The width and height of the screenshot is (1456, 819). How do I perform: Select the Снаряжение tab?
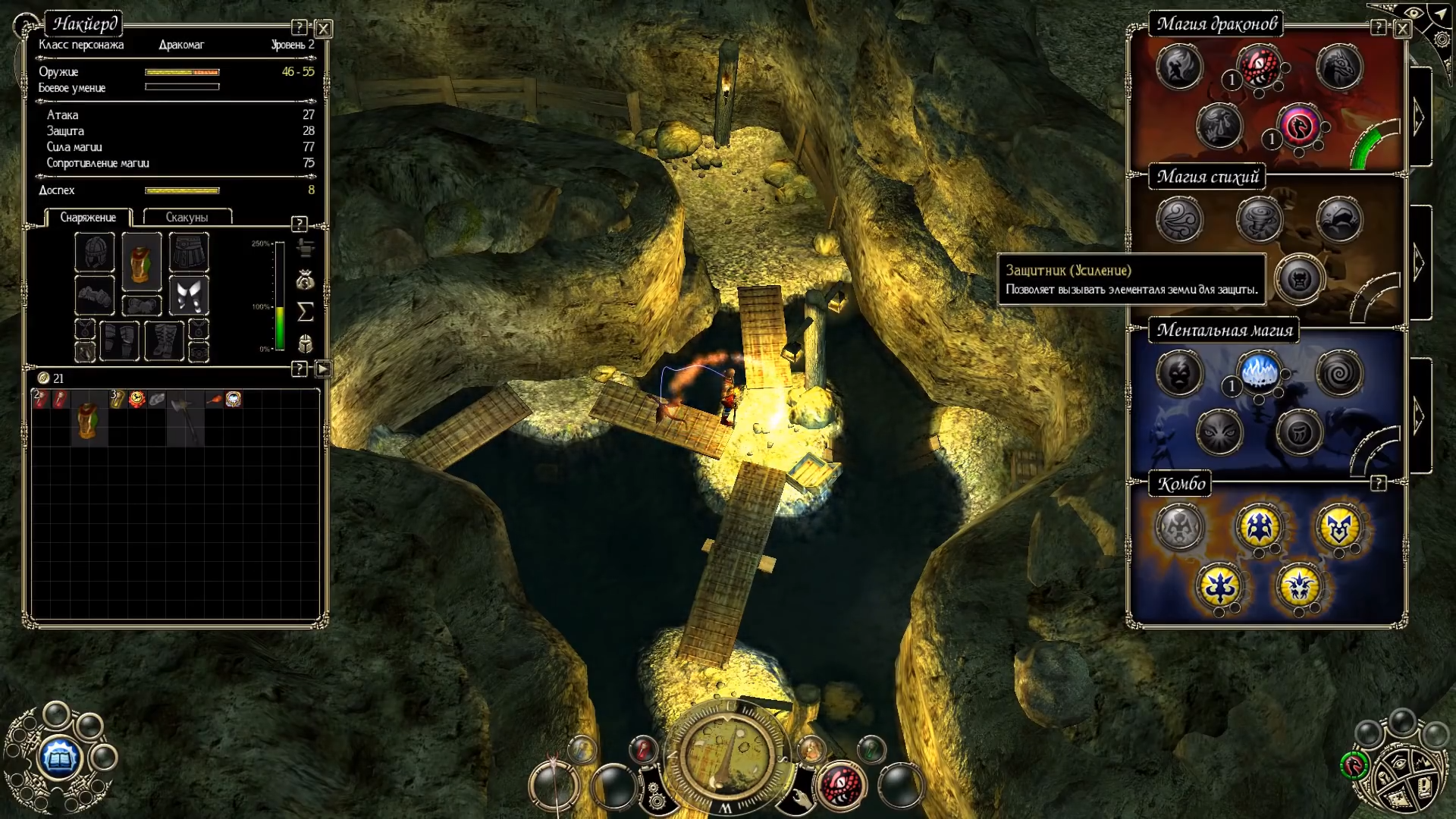(x=88, y=217)
